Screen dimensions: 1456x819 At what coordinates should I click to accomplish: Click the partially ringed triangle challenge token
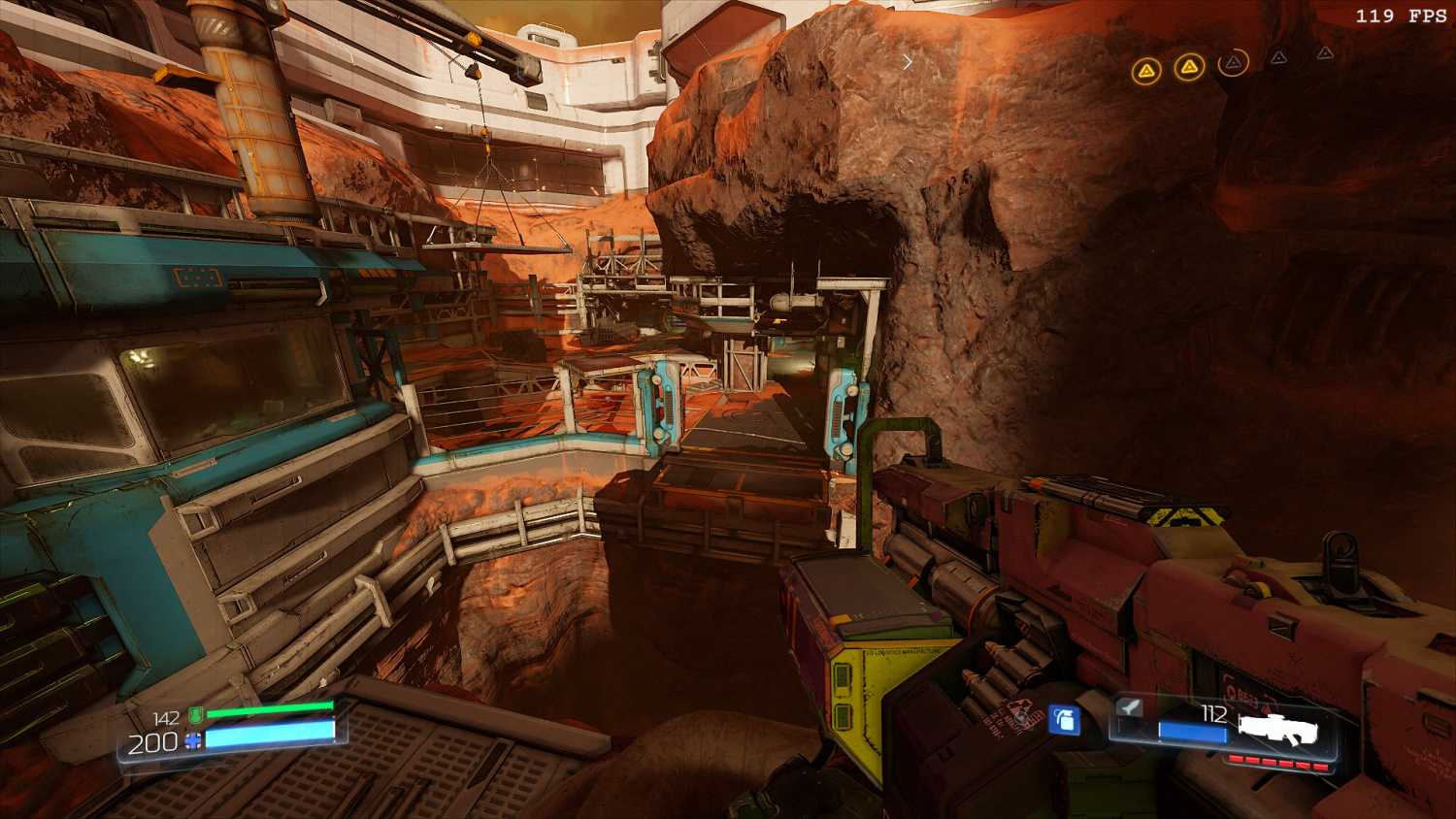[x=1233, y=64]
